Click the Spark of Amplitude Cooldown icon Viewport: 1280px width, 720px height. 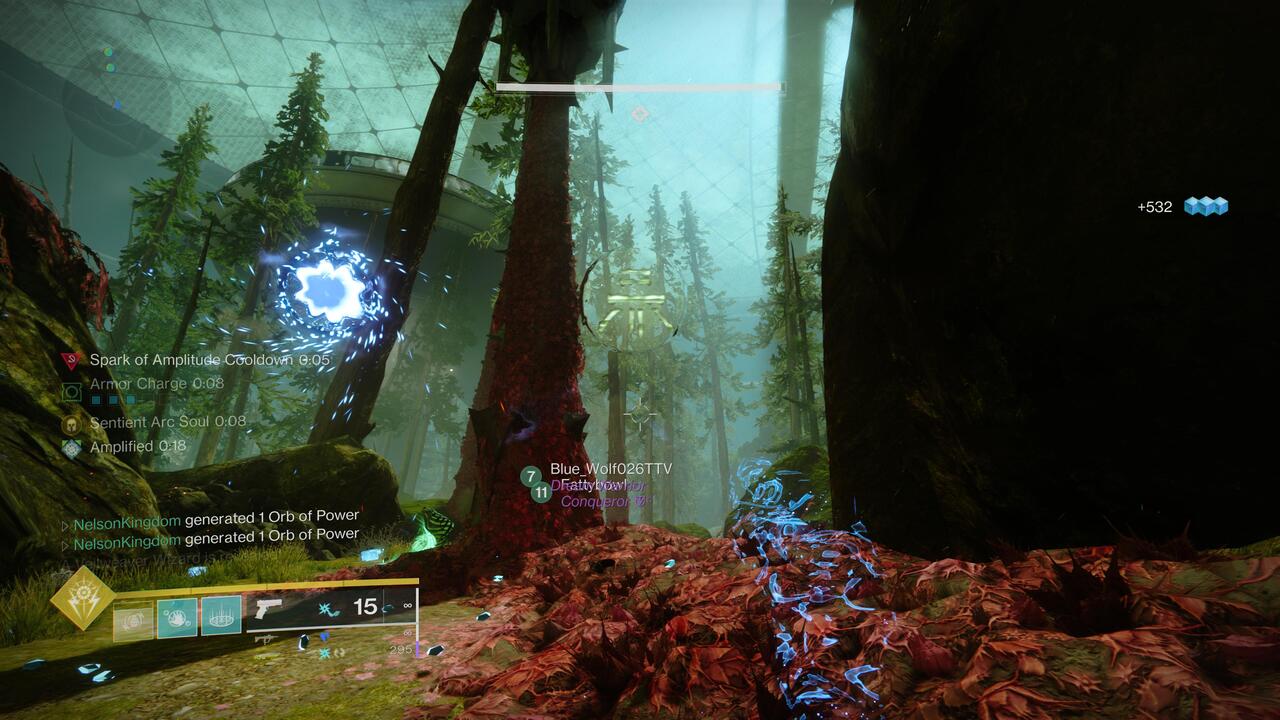(70, 361)
